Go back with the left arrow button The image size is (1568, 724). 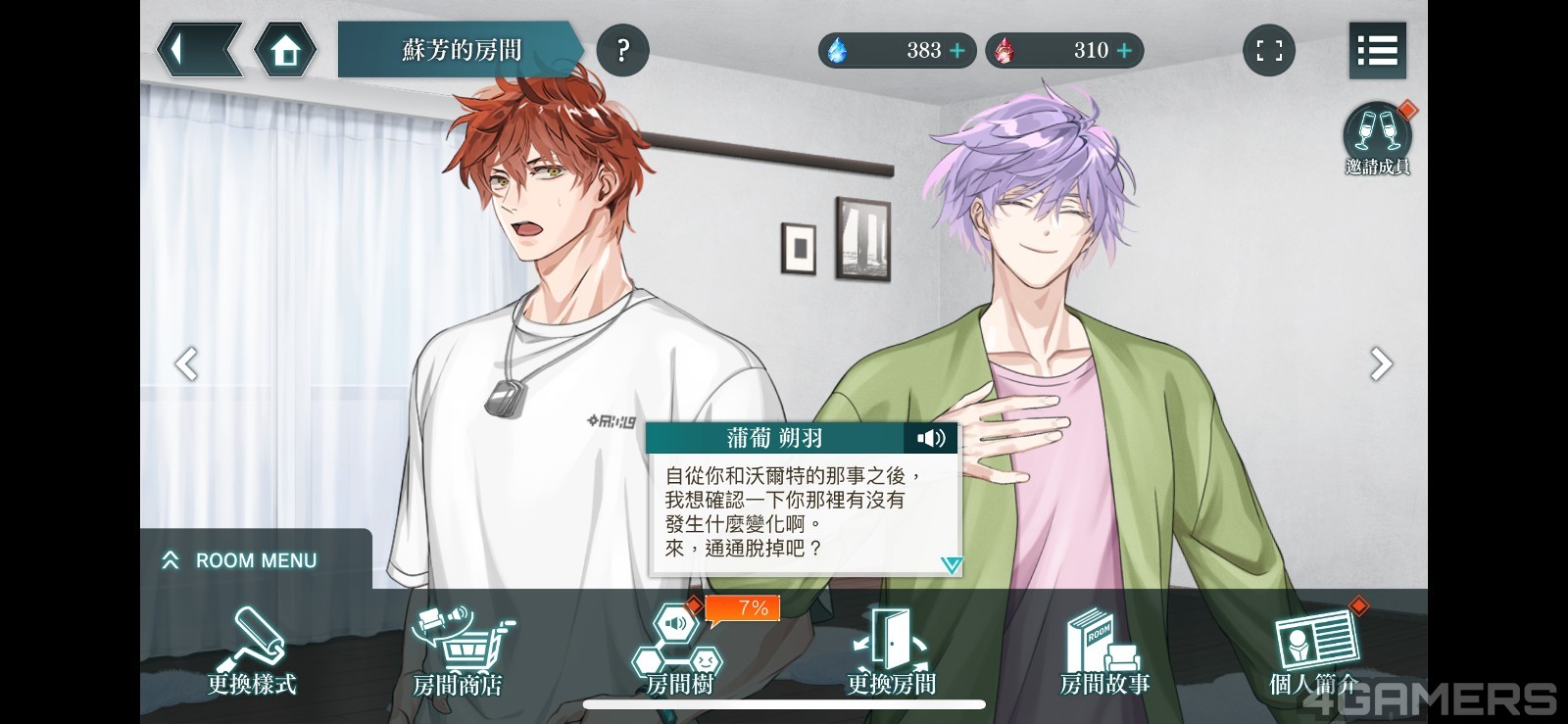click(197, 50)
